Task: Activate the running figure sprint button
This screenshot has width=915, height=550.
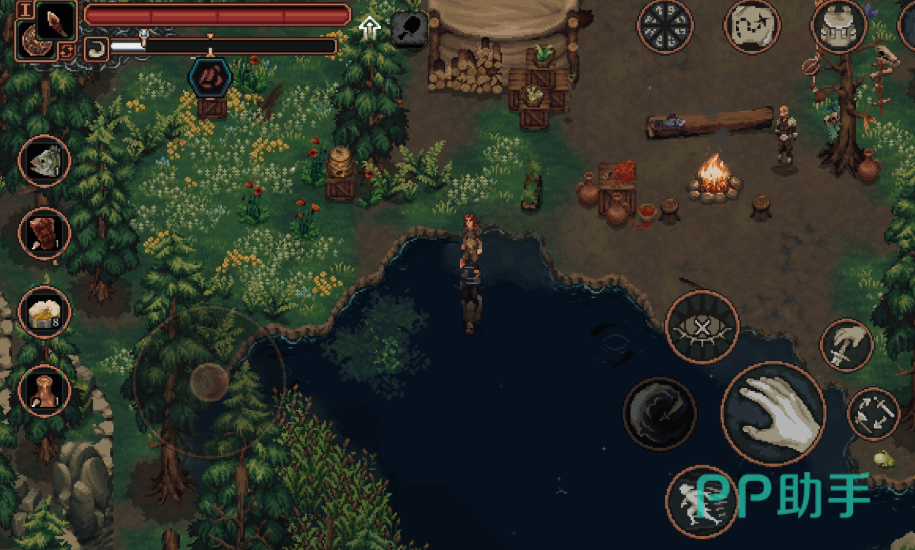Action: [x=699, y=500]
